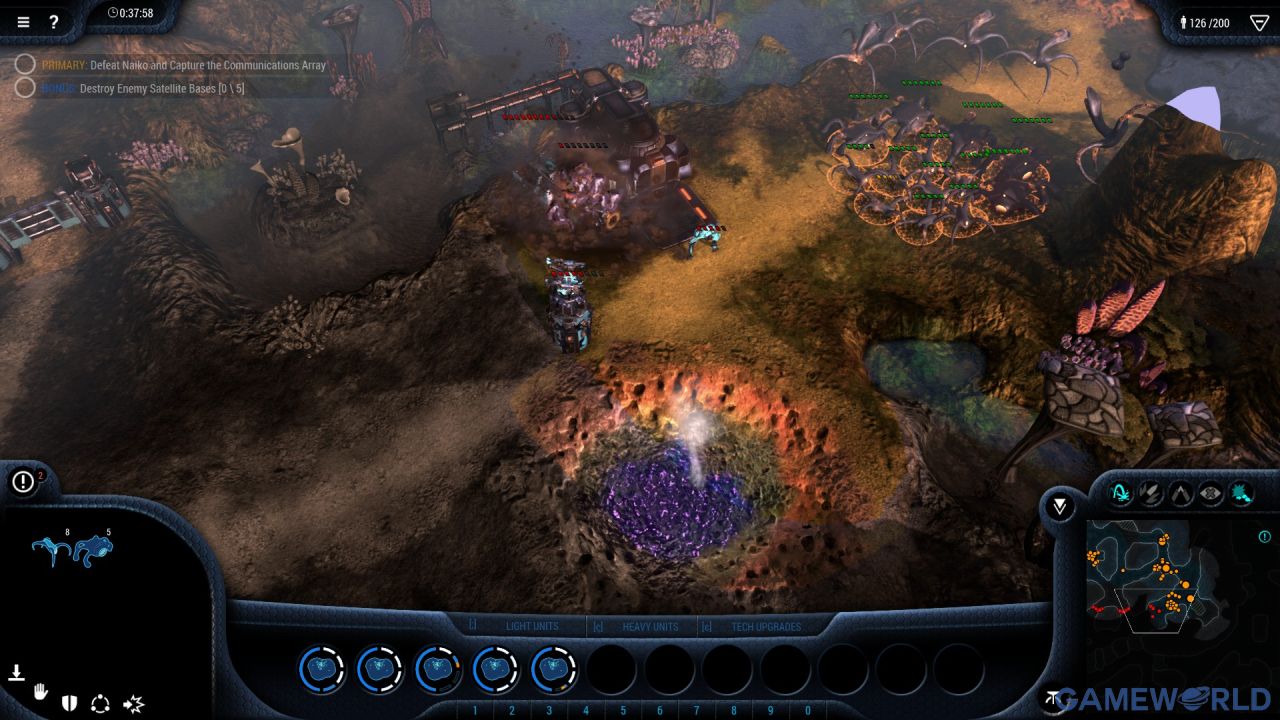Screen dimensions: 1280x720
Task: Open the main menu hamburger button
Action: tap(23, 22)
